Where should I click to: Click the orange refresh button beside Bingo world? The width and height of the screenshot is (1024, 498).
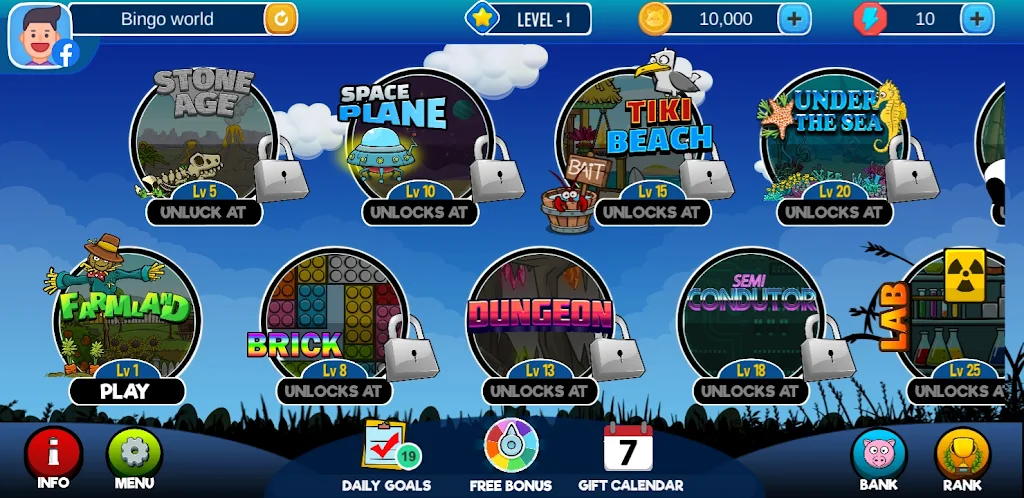[280, 18]
